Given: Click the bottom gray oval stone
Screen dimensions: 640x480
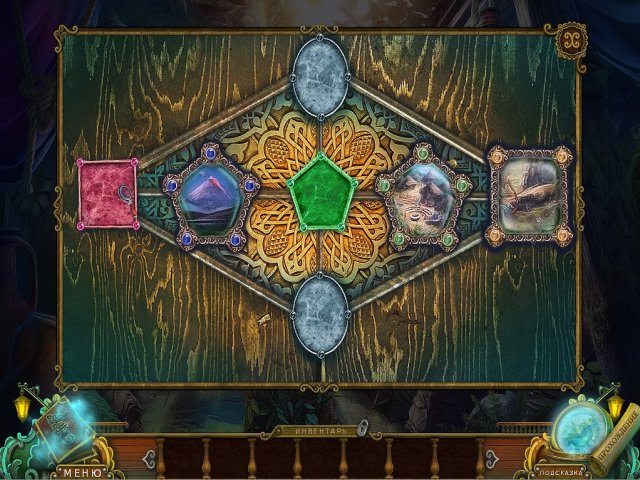Looking at the screenshot, I should tap(320, 310).
